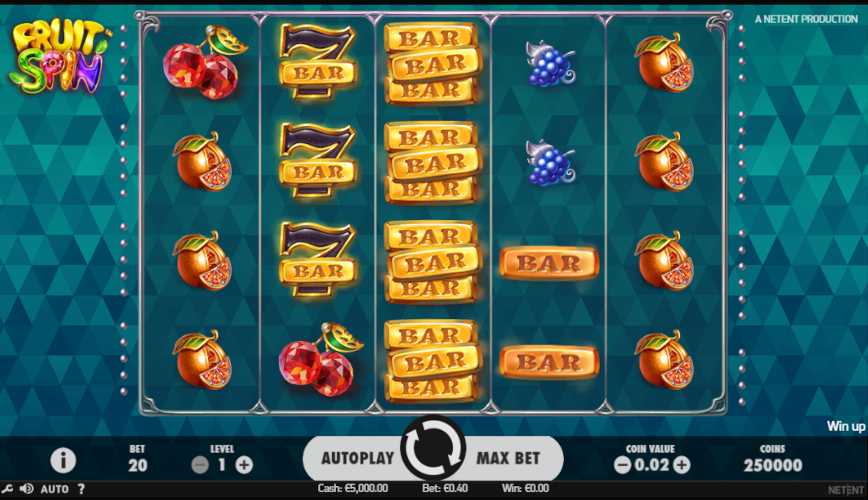
Task: Open game settings via wrench icon
Action: point(8,489)
